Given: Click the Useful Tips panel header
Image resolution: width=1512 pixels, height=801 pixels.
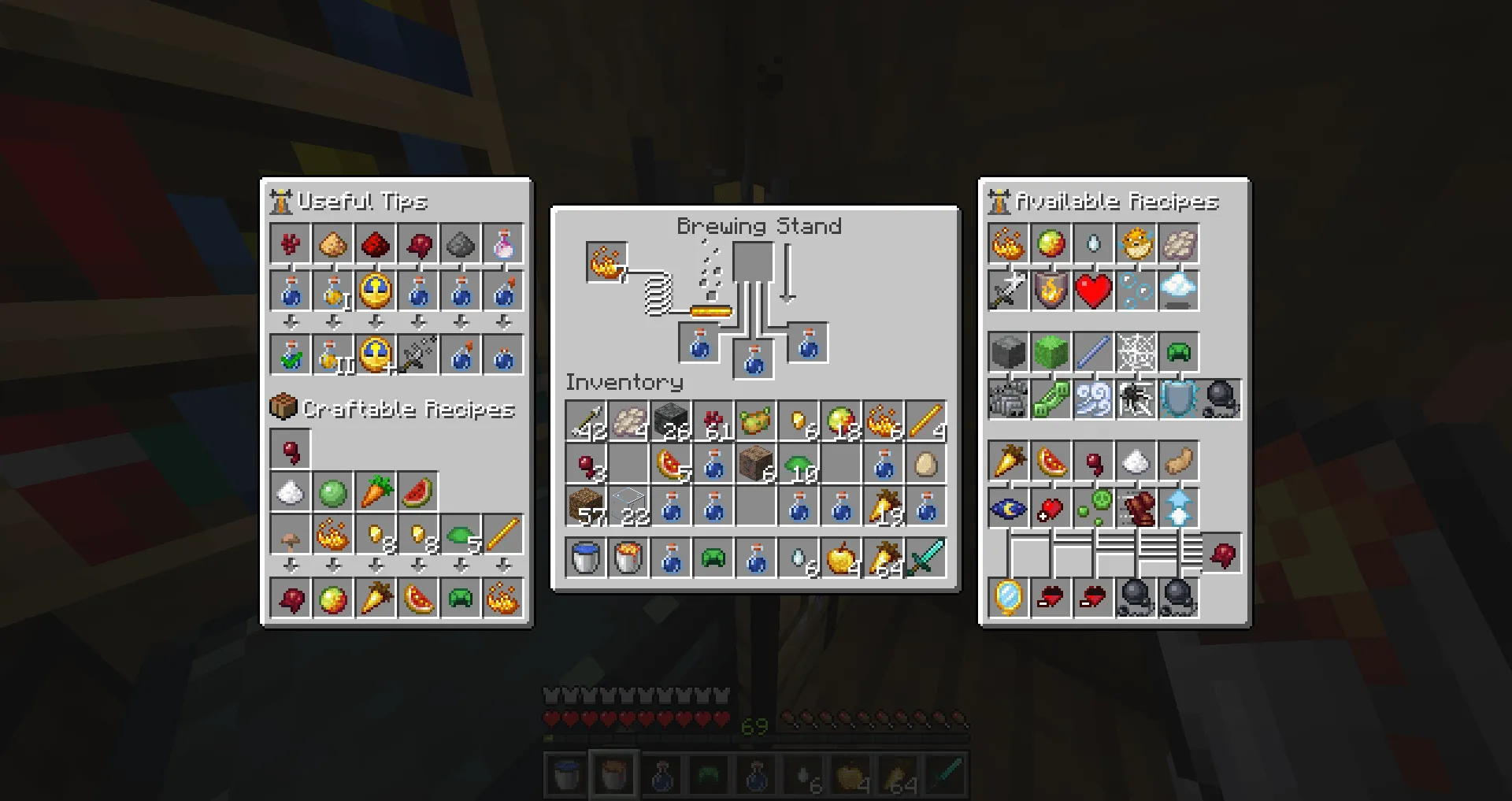Looking at the screenshot, I should coord(362,201).
